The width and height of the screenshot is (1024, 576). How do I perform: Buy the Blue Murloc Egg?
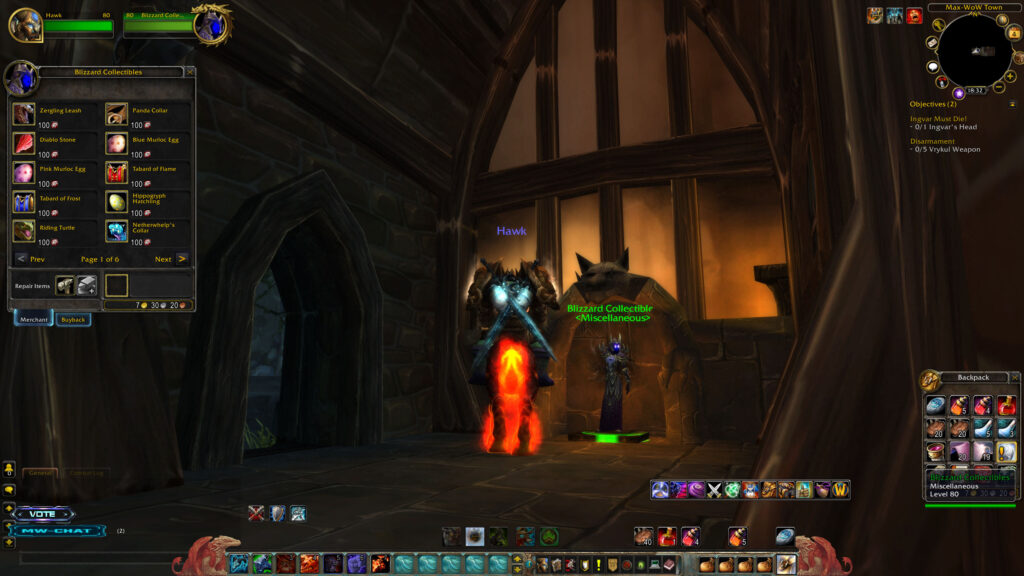click(117, 143)
